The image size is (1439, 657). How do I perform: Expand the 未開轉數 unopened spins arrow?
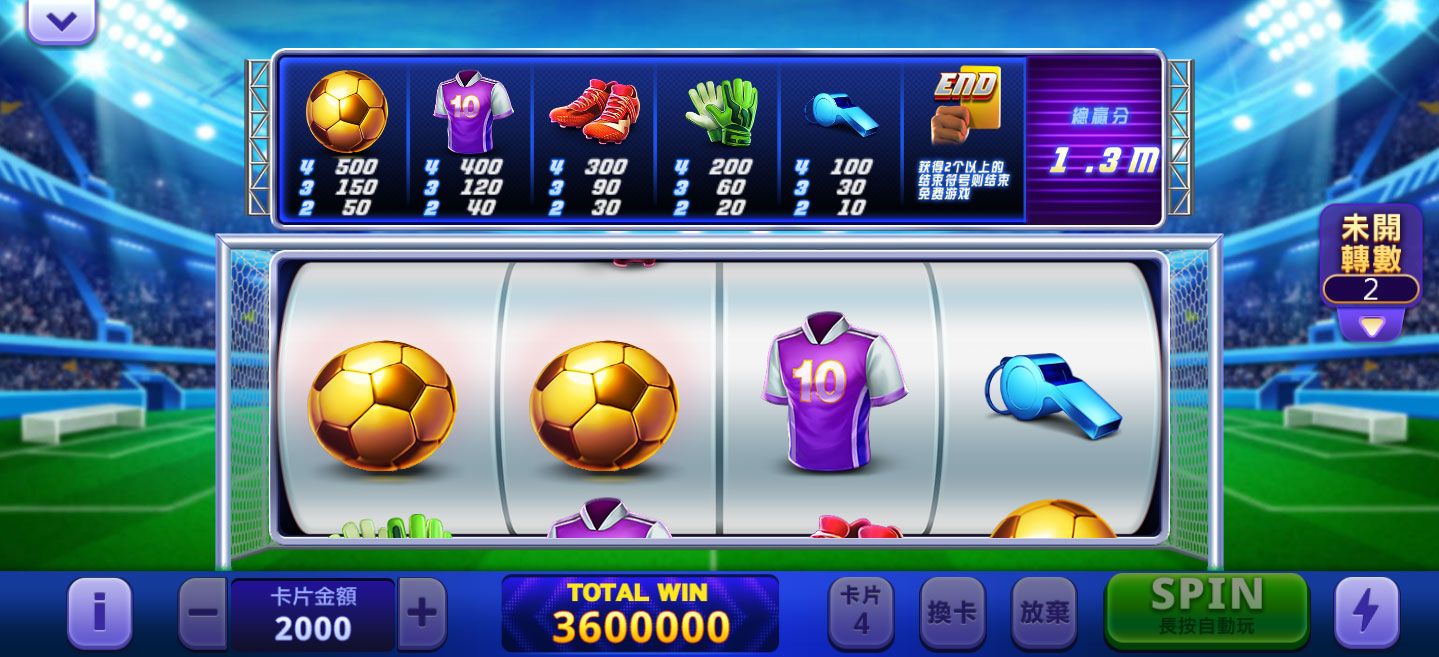(1370, 326)
